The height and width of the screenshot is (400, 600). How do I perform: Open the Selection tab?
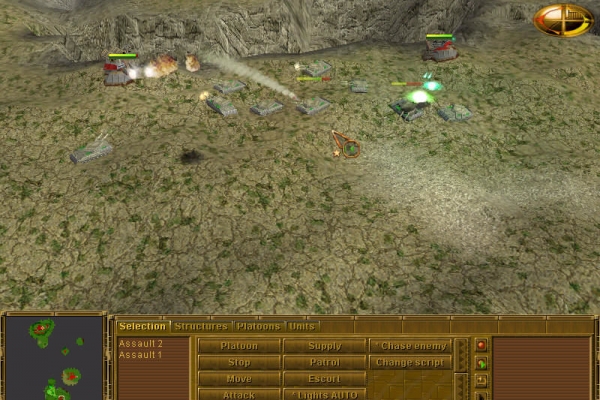[142, 326]
